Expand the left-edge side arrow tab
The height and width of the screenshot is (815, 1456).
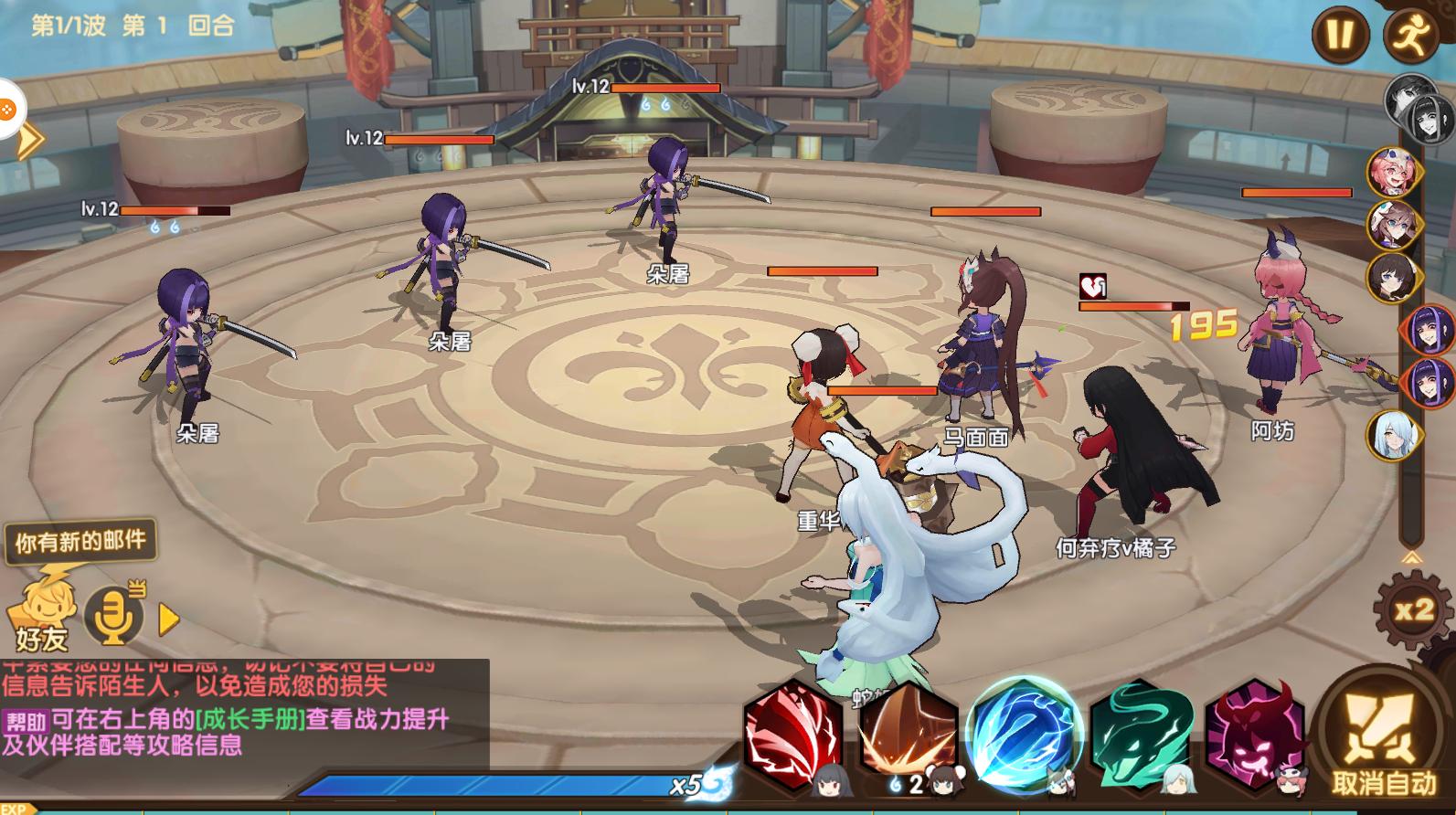pos(29,141)
